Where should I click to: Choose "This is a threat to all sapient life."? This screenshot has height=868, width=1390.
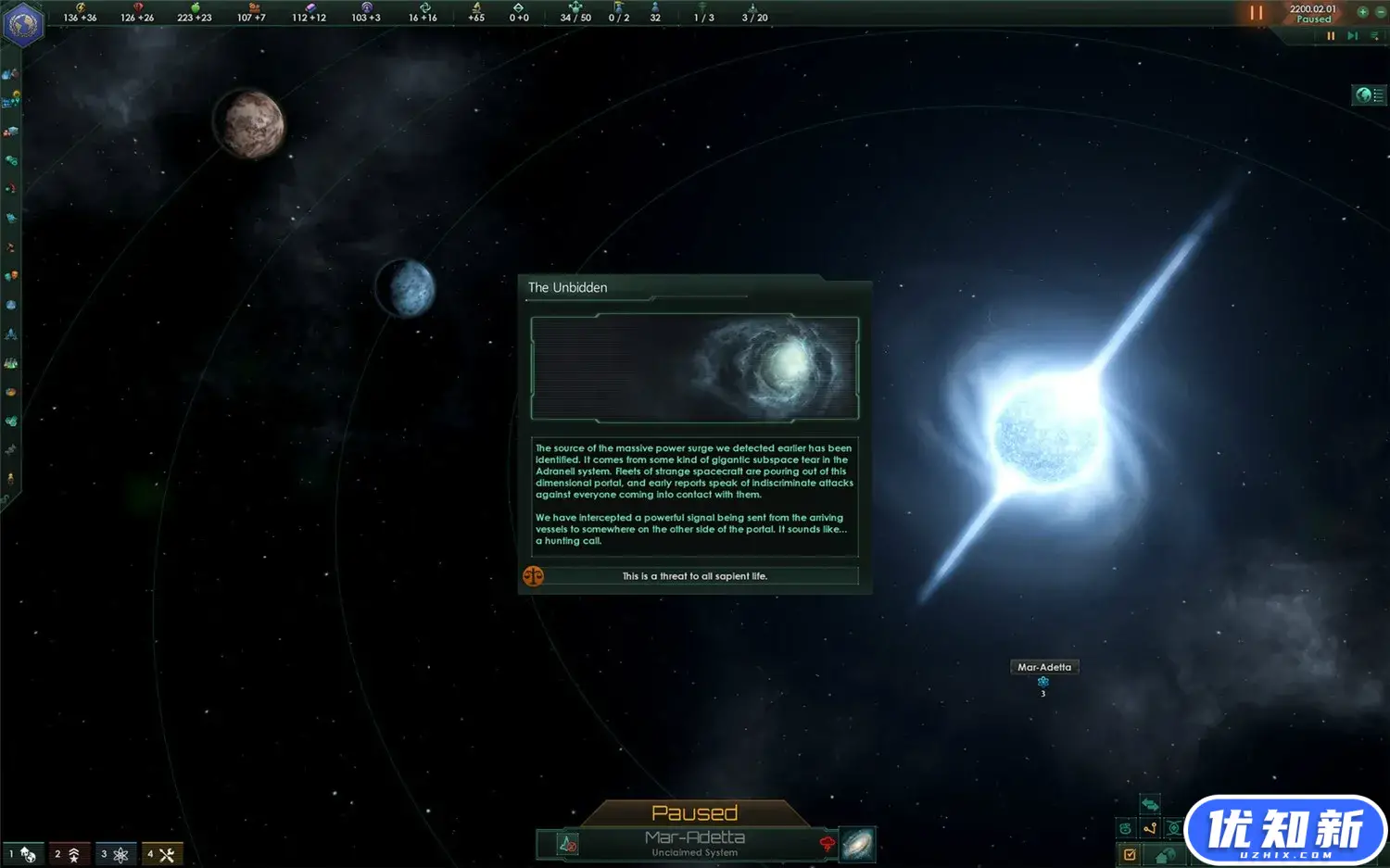[x=694, y=576]
